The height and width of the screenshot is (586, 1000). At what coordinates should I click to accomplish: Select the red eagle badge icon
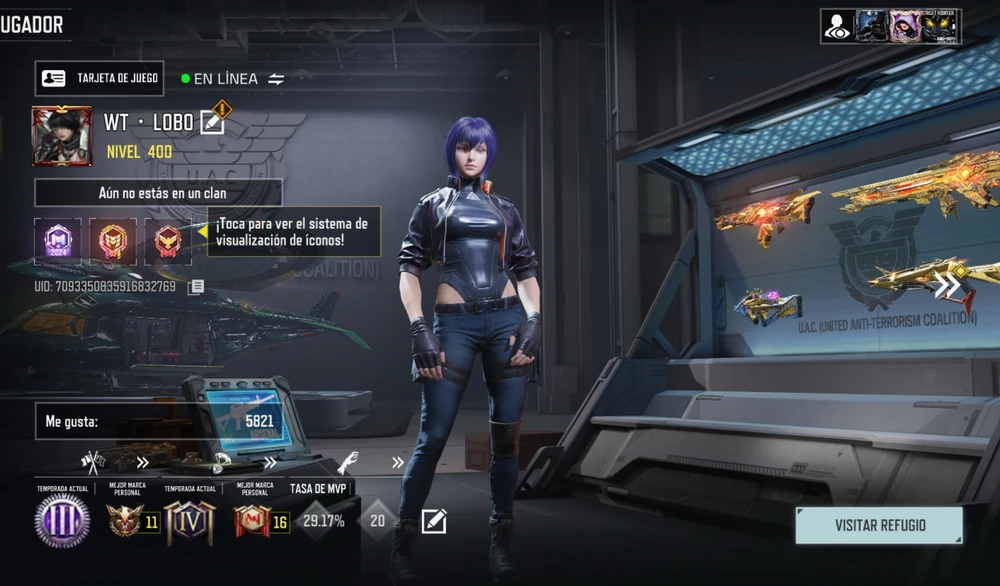pos(167,241)
